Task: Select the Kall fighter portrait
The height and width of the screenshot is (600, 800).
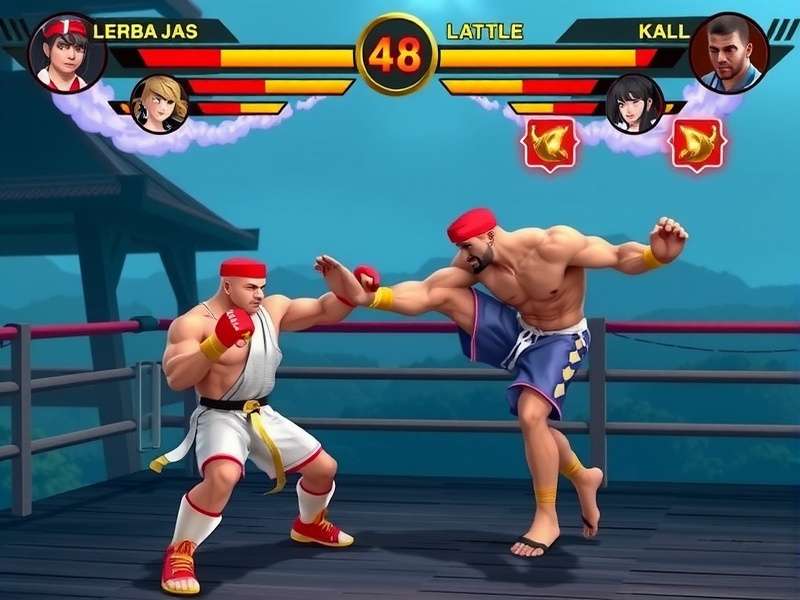Action: [x=729, y=52]
